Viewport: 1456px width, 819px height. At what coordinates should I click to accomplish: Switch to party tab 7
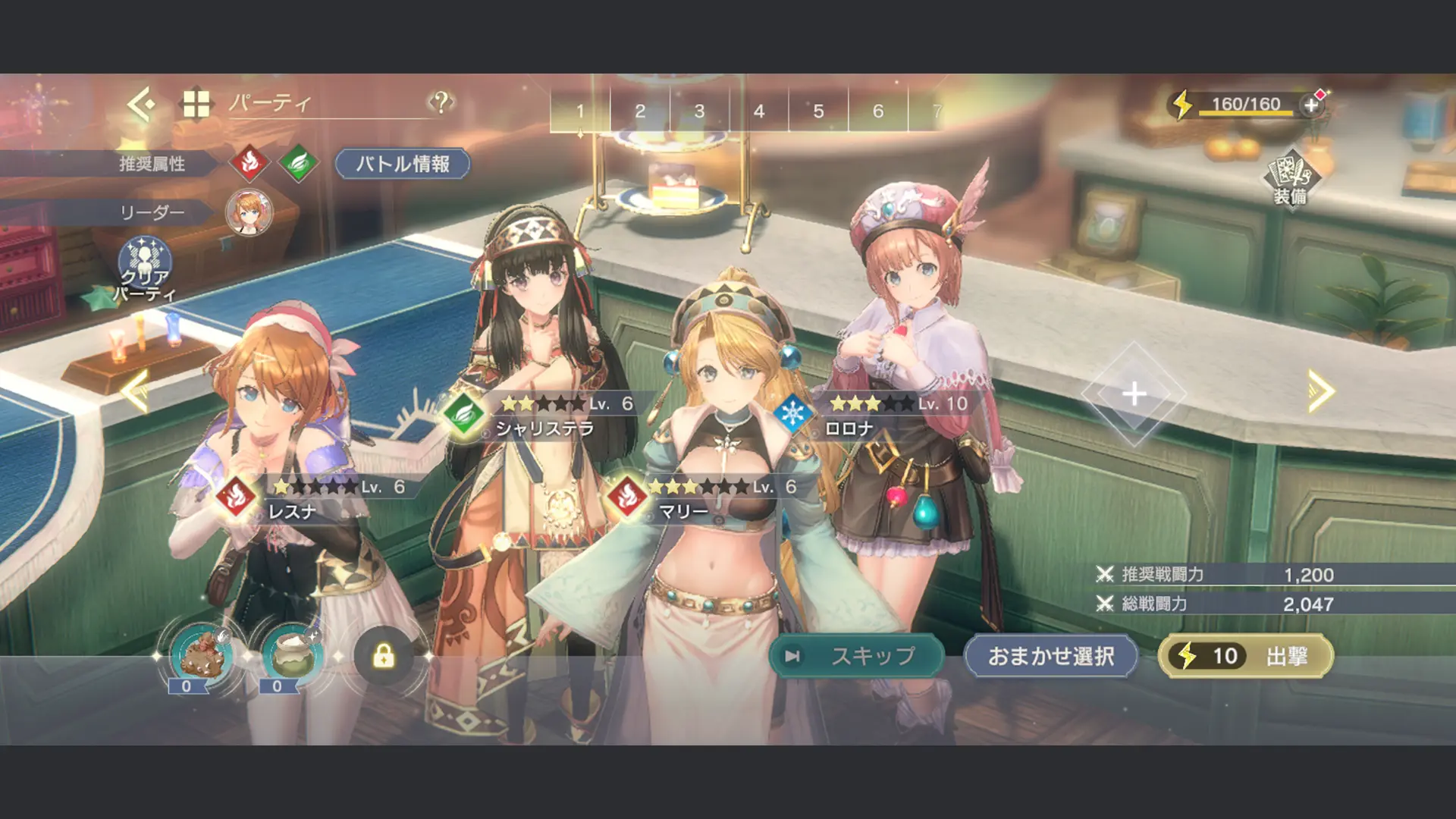938,111
